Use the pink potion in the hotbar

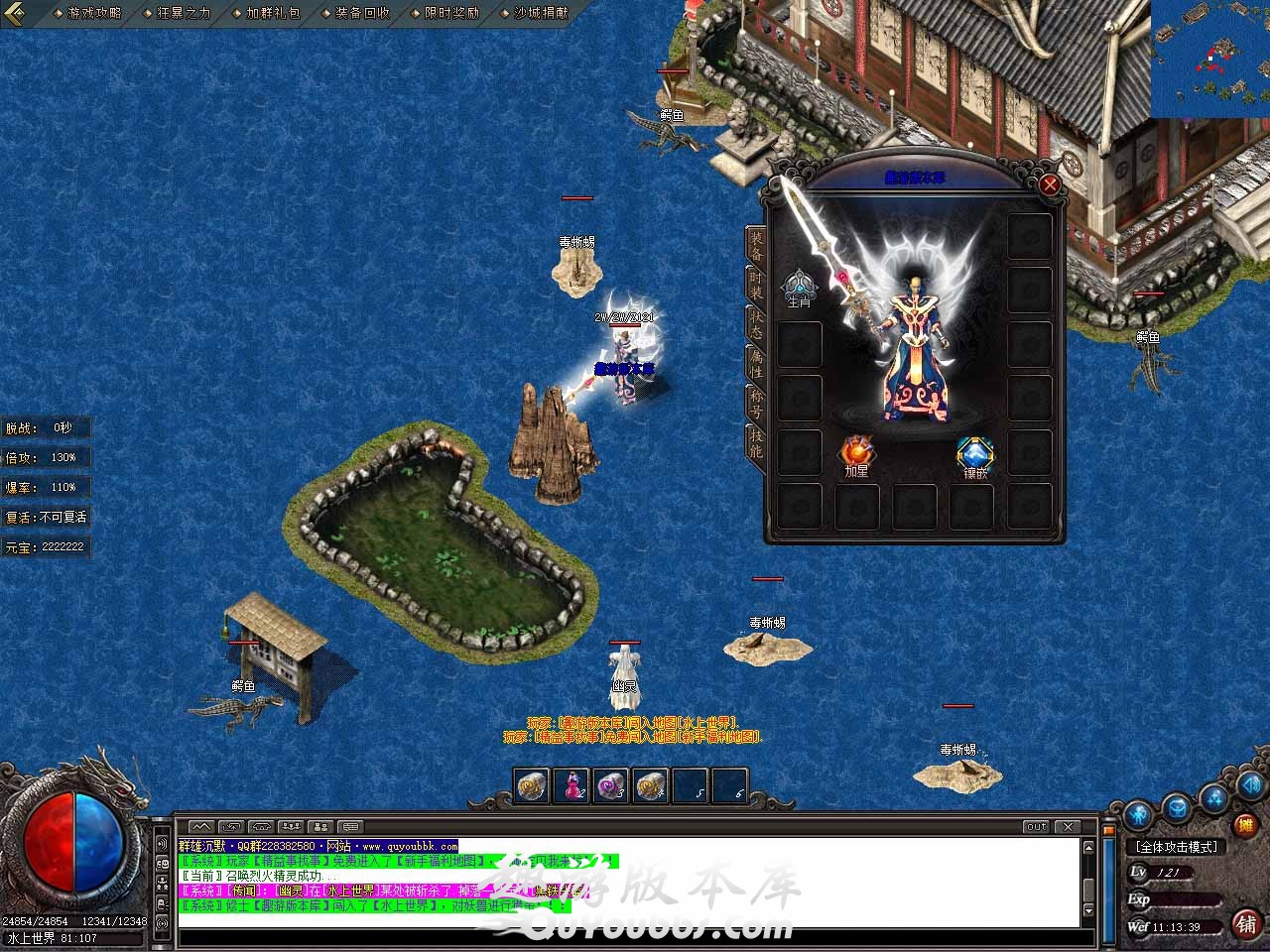[x=571, y=785]
